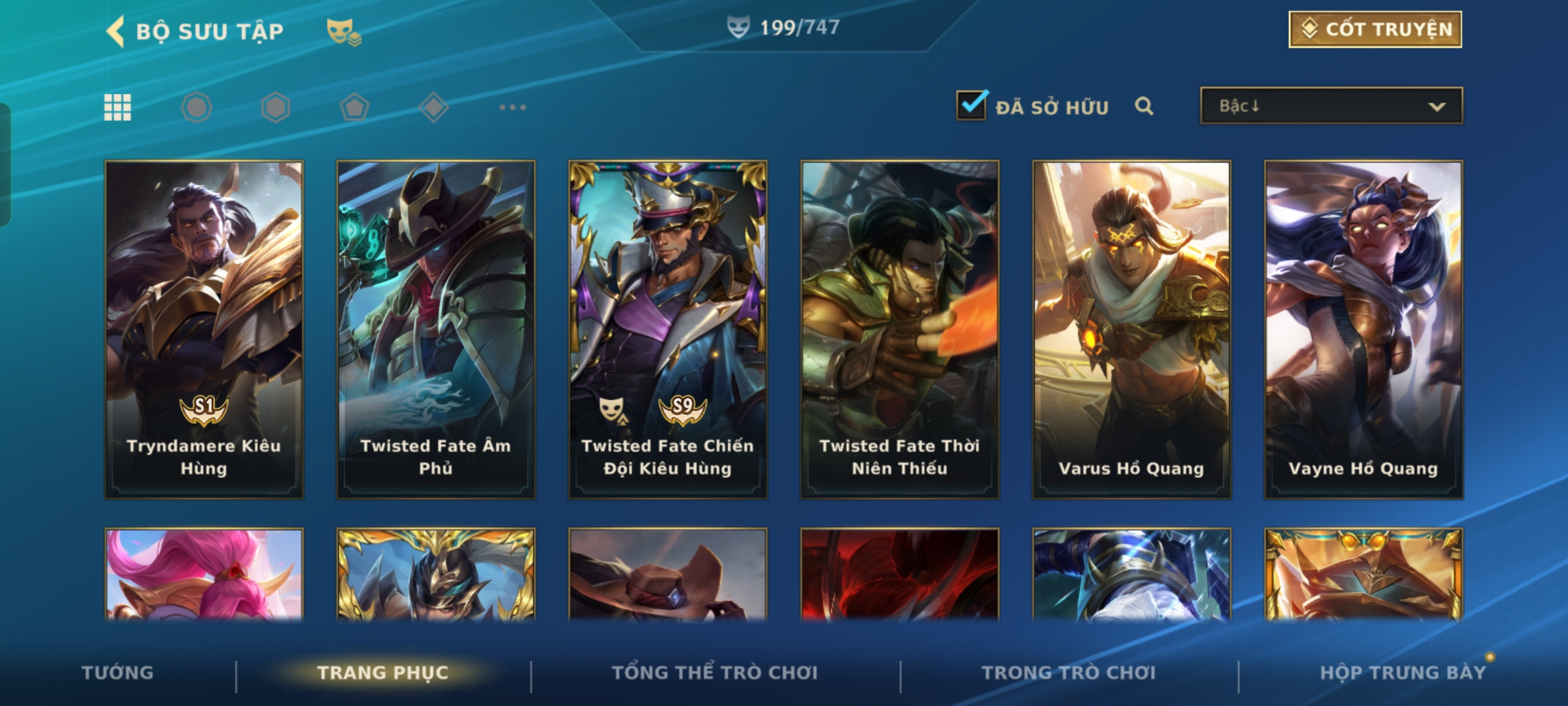The image size is (1568, 706).
Task: Select Twisted Fate Âm Phủ skin card
Action: point(436,329)
